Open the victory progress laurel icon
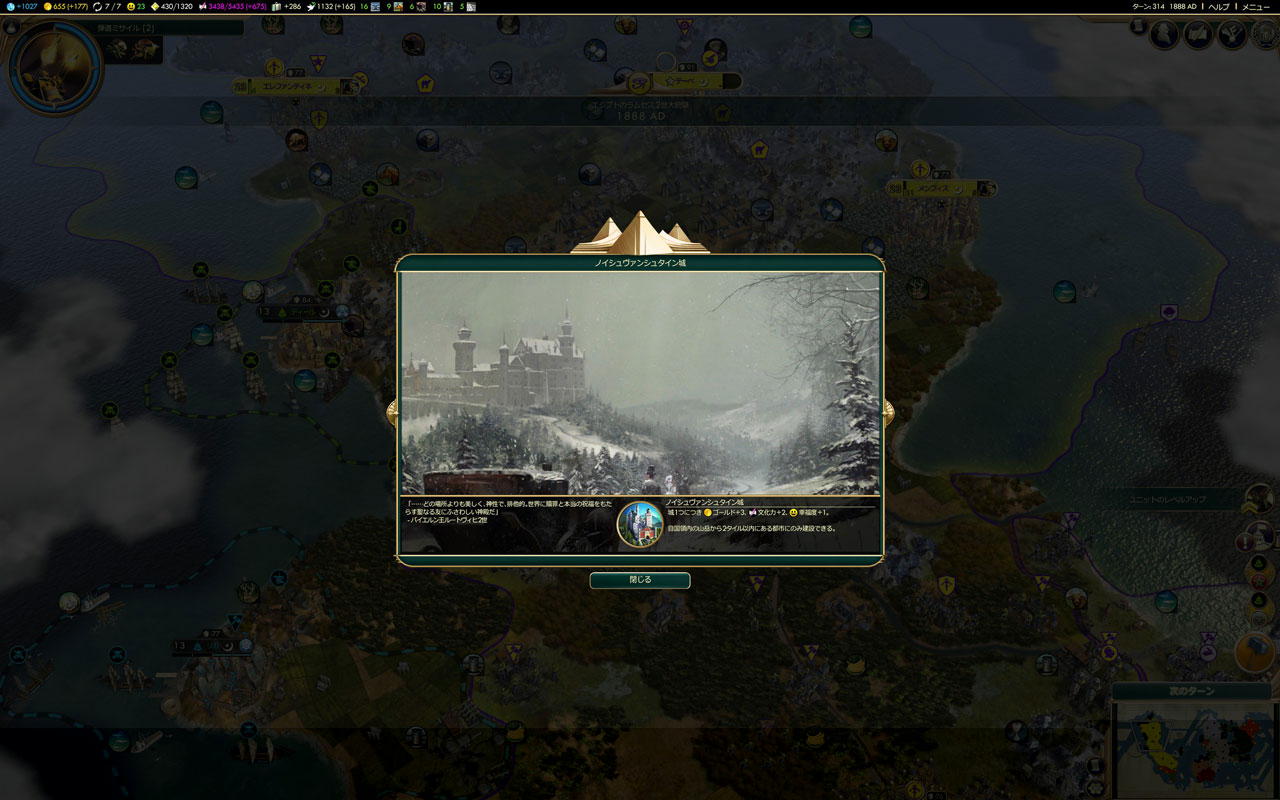This screenshot has width=1280, height=800. (1263, 35)
